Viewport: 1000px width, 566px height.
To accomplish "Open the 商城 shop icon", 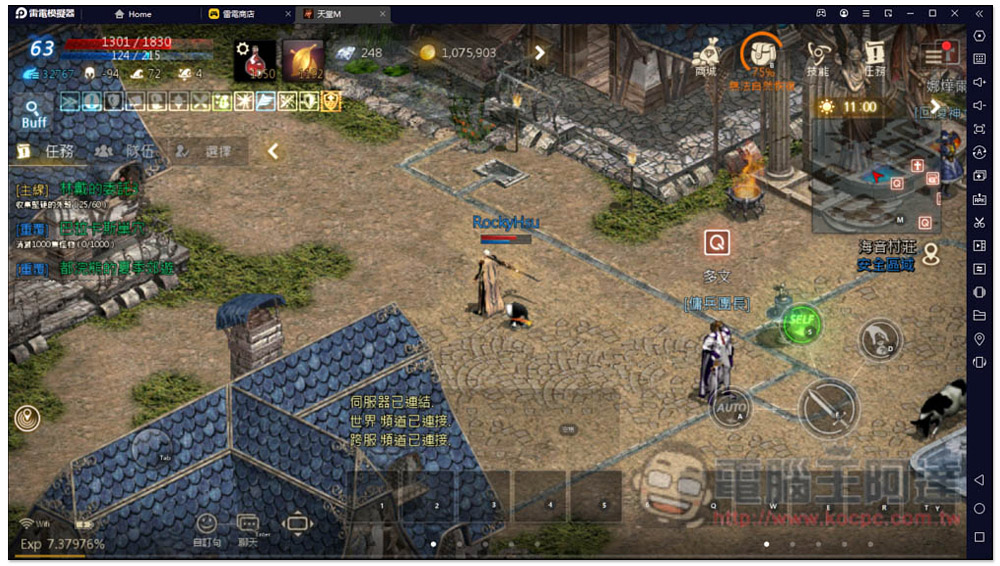I will tap(706, 55).
